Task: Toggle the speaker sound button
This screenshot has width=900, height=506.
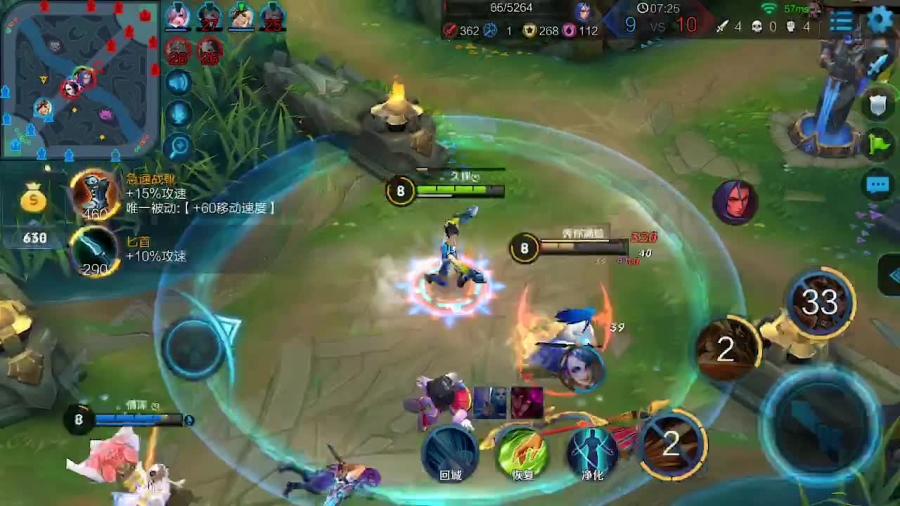Action: pos(179,82)
